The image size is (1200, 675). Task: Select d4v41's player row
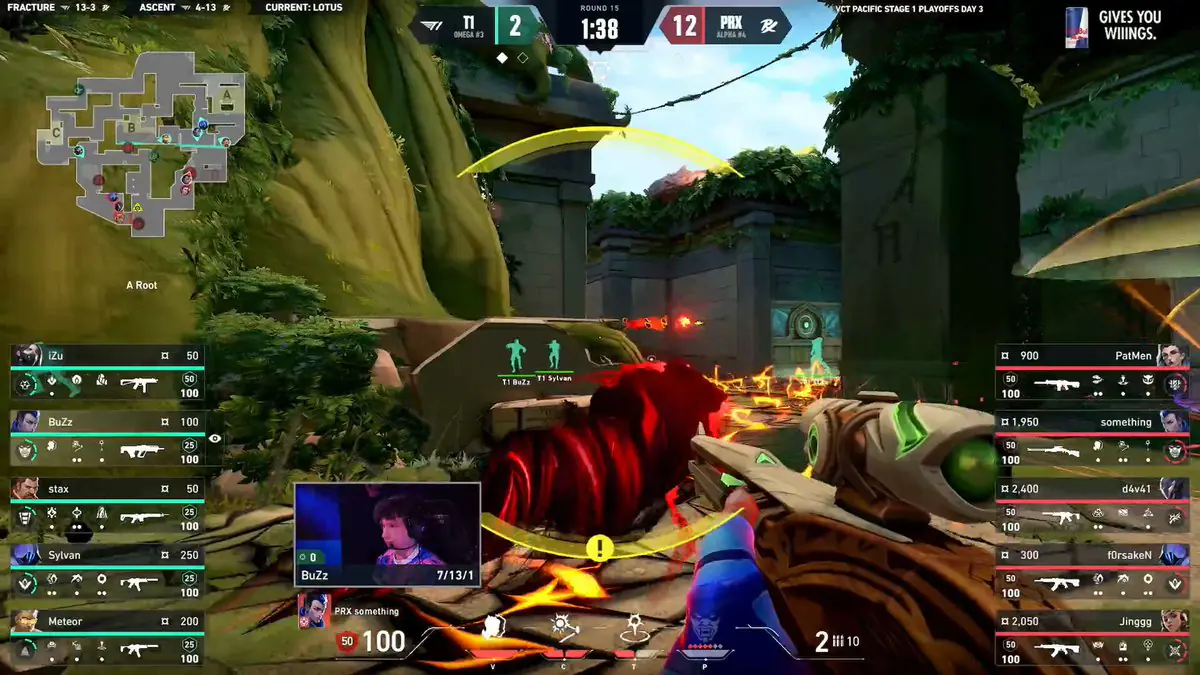coord(1092,505)
